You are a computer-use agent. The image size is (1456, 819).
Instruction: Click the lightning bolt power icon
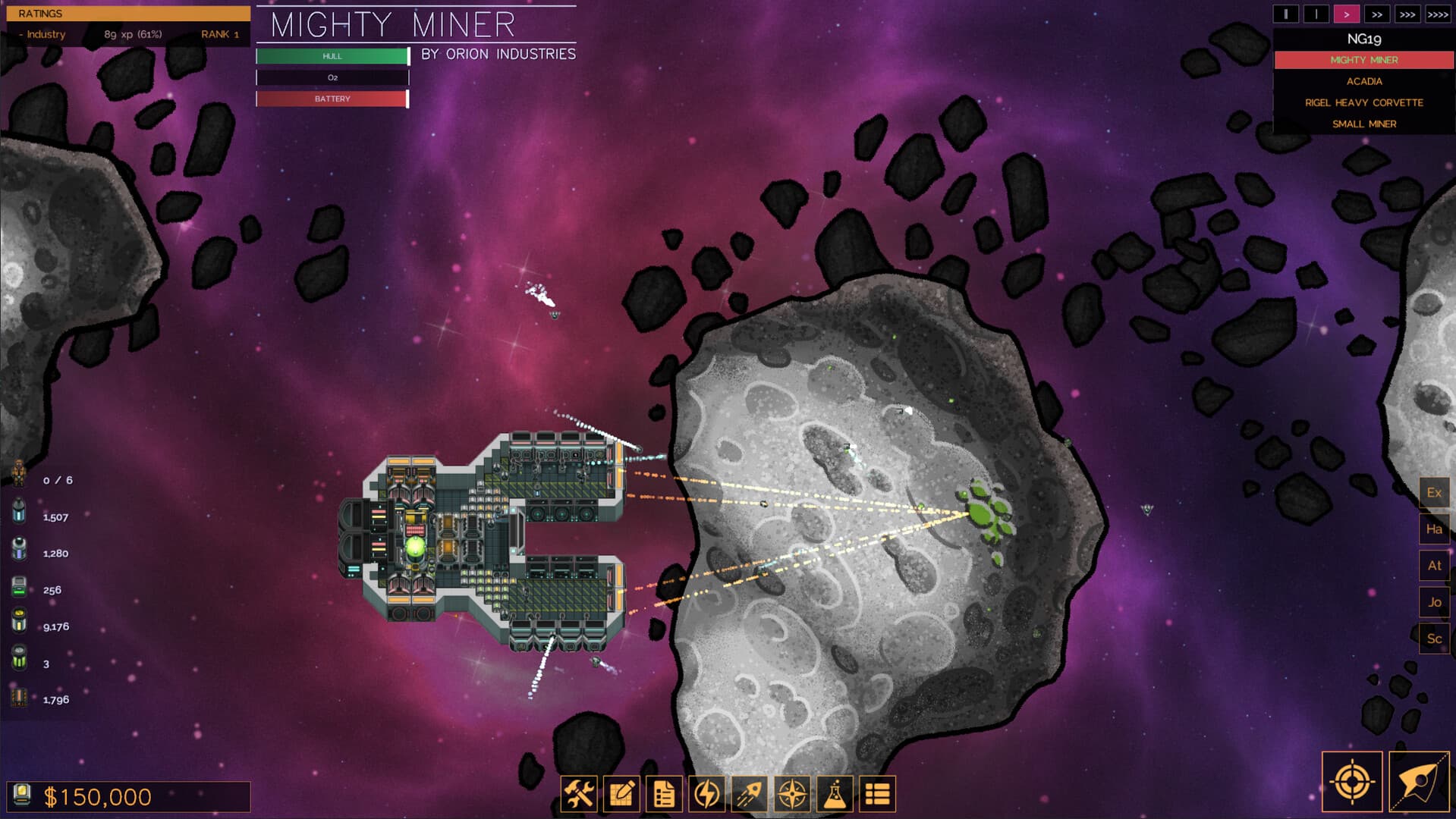(706, 794)
